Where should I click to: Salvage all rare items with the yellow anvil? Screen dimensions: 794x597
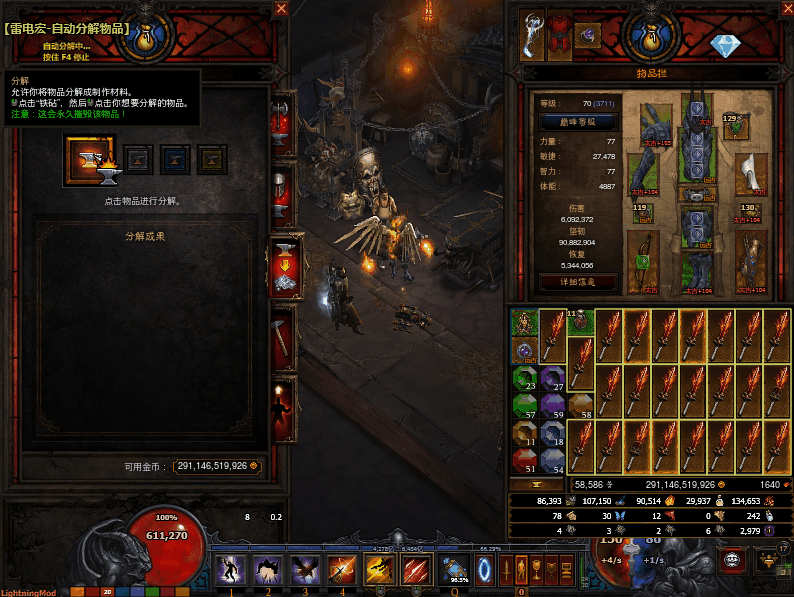coord(212,159)
